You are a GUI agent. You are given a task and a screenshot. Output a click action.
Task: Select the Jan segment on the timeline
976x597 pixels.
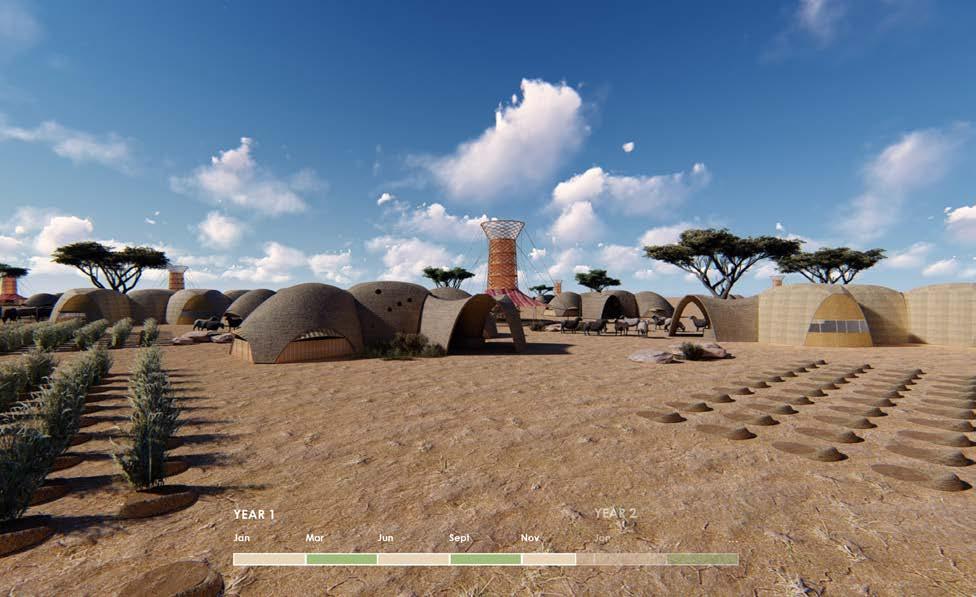(269, 559)
